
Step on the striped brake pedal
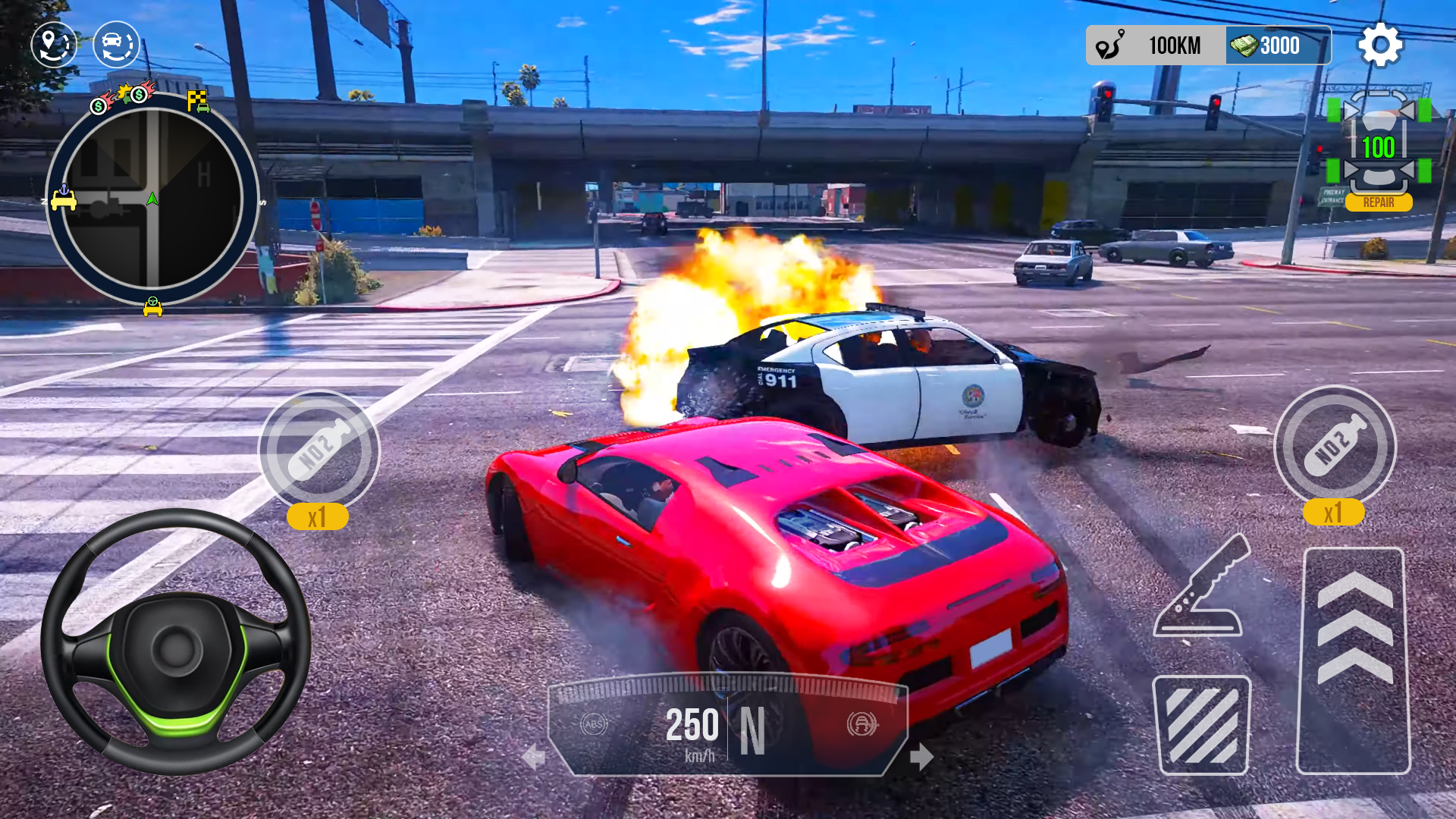(x=1201, y=725)
